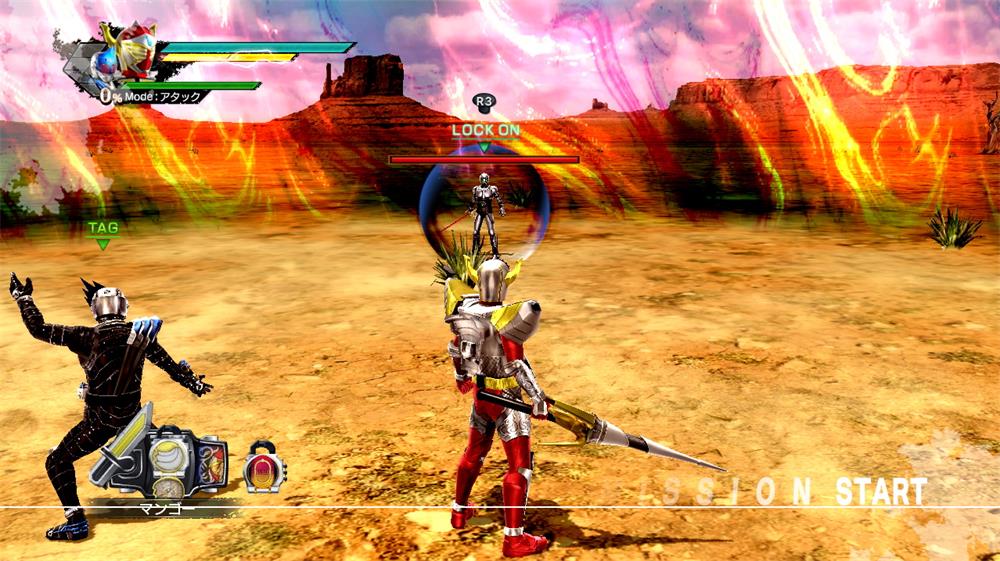The width and height of the screenshot is (1000, 561).
Task: Click the Mode: アタック label
Action: pyautogui.click(x=162, y=97)
